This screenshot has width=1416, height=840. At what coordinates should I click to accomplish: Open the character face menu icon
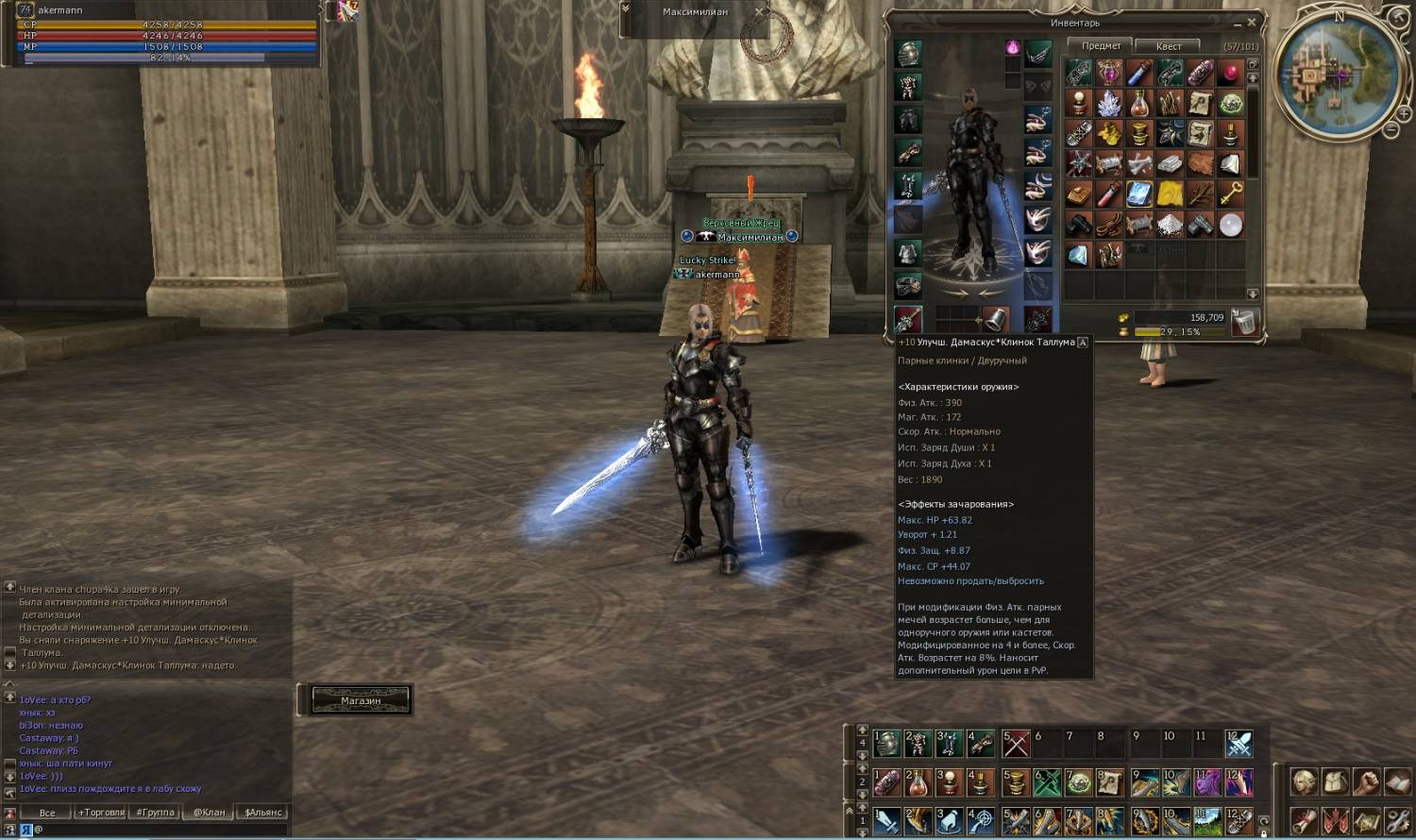click(1305, 781)
